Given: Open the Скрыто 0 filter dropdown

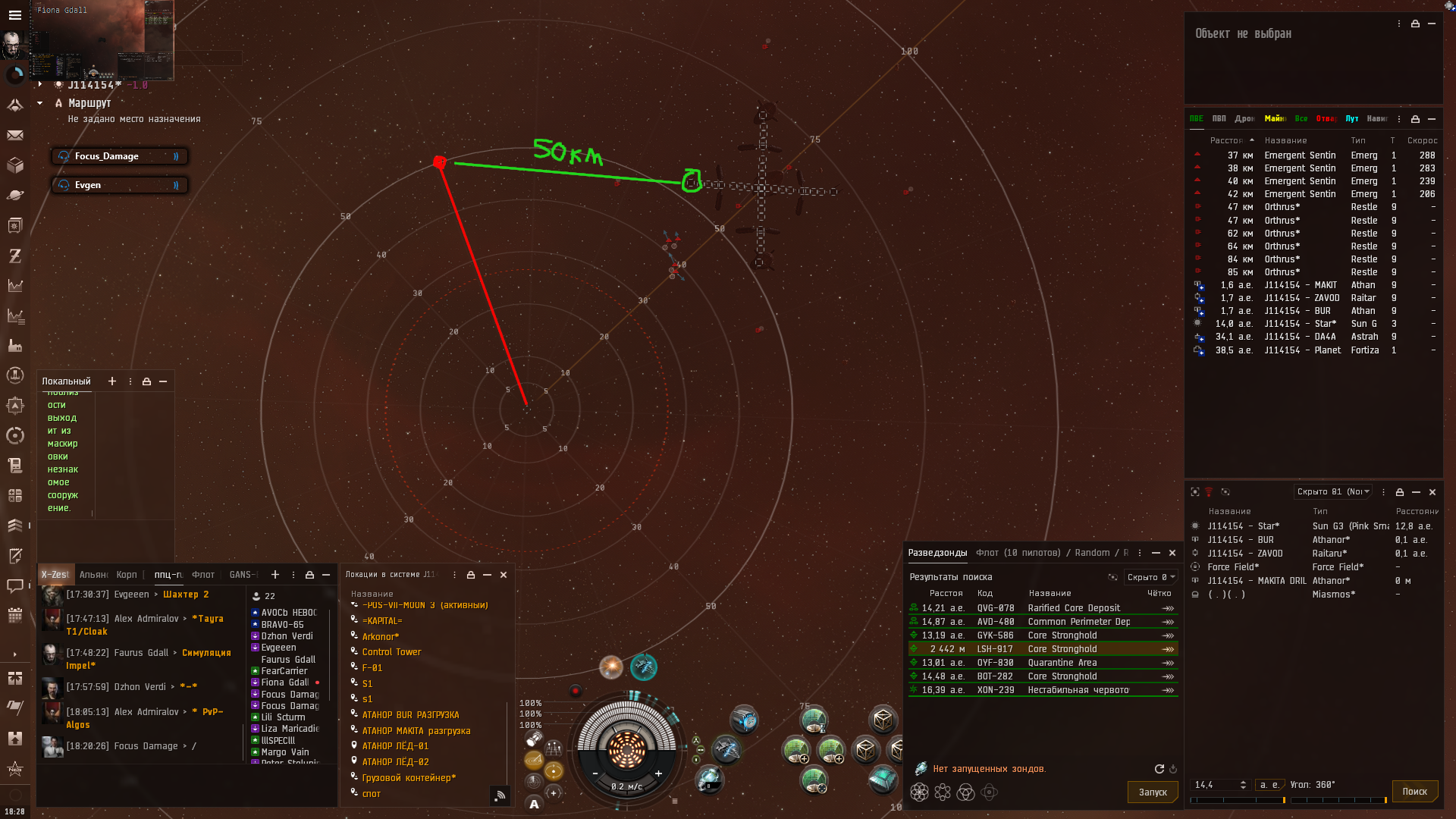Looking at the screenshot, I should (1150, 577).
